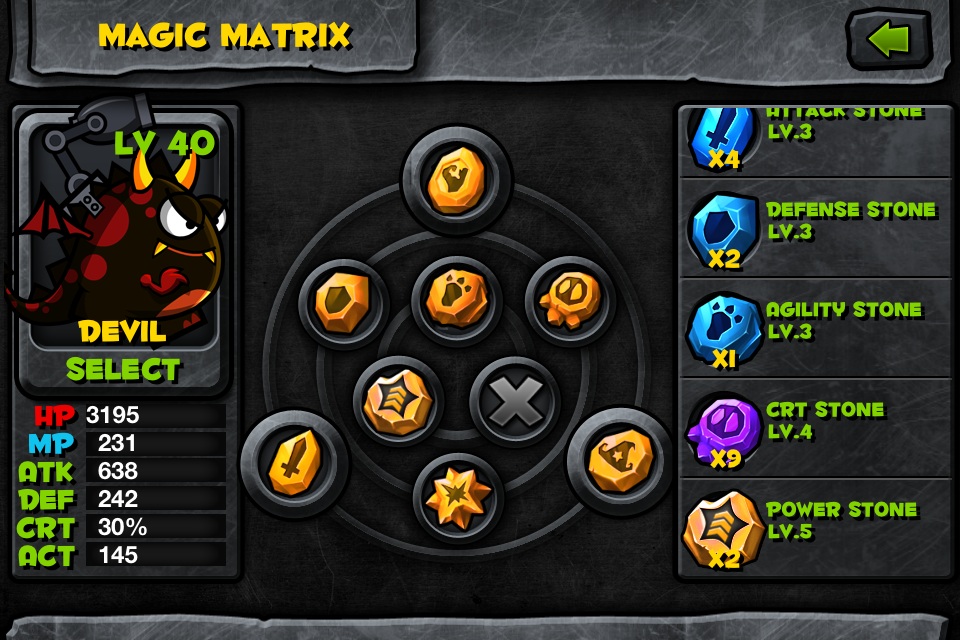Pick the orange skull-shaped stone slot
This screenshot has width=960, height=640.
(x=569, y=299)
